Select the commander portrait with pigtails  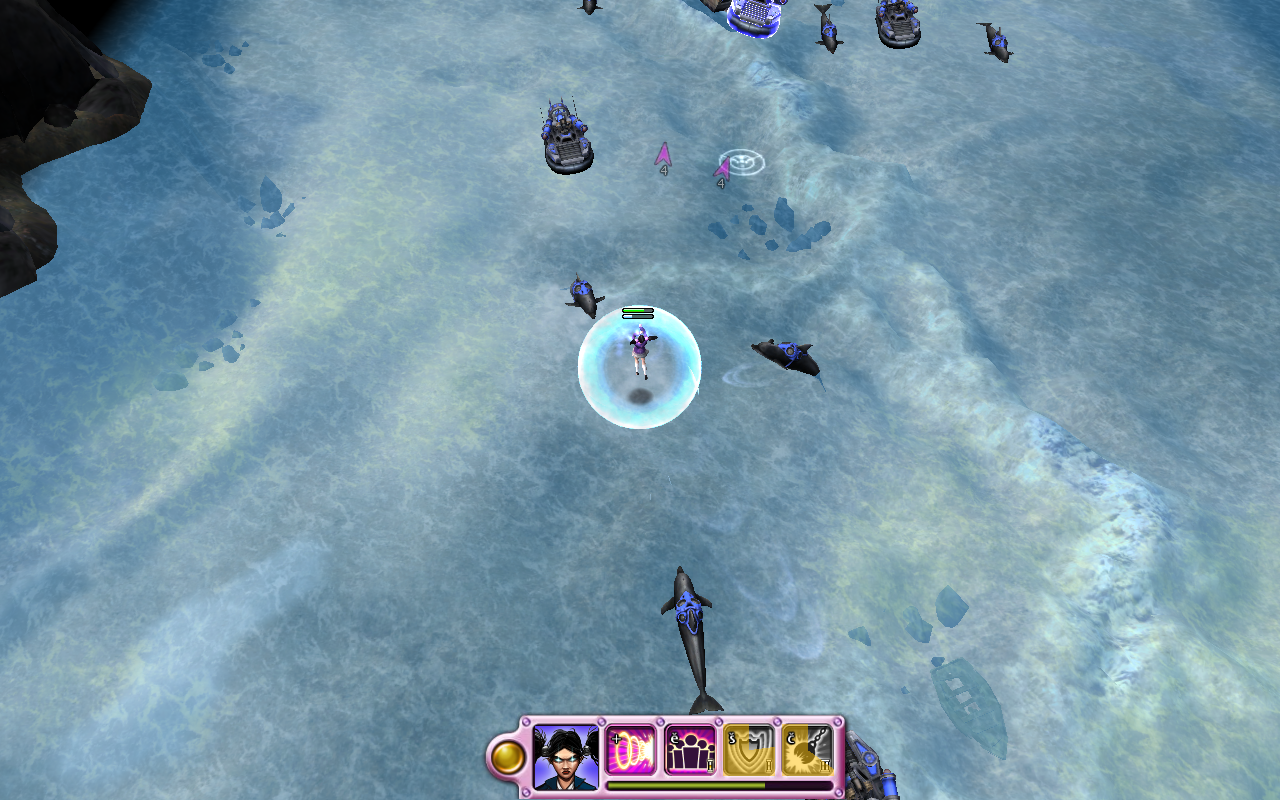pyautogui.click(x=566, y=755)
